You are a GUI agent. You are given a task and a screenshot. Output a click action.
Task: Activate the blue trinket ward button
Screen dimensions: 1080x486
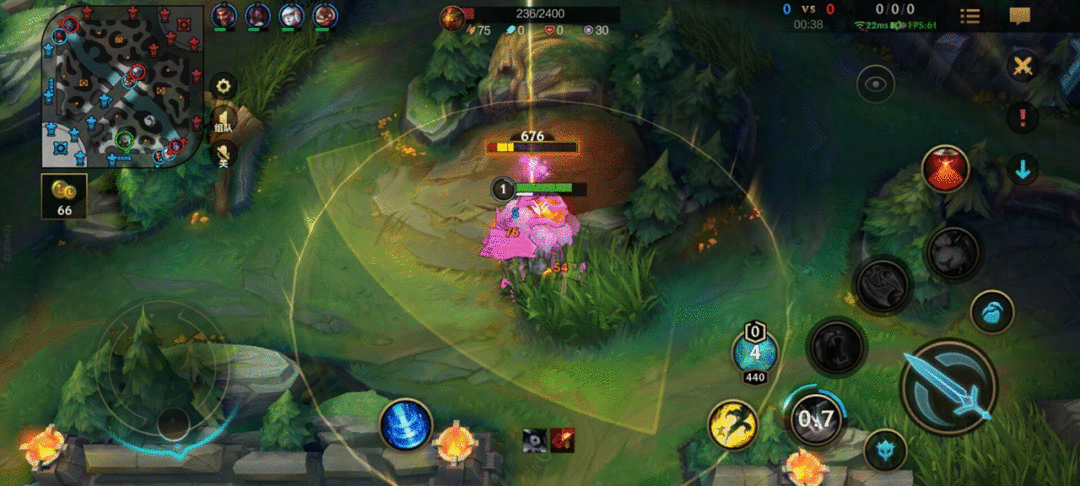click(992, 311)
